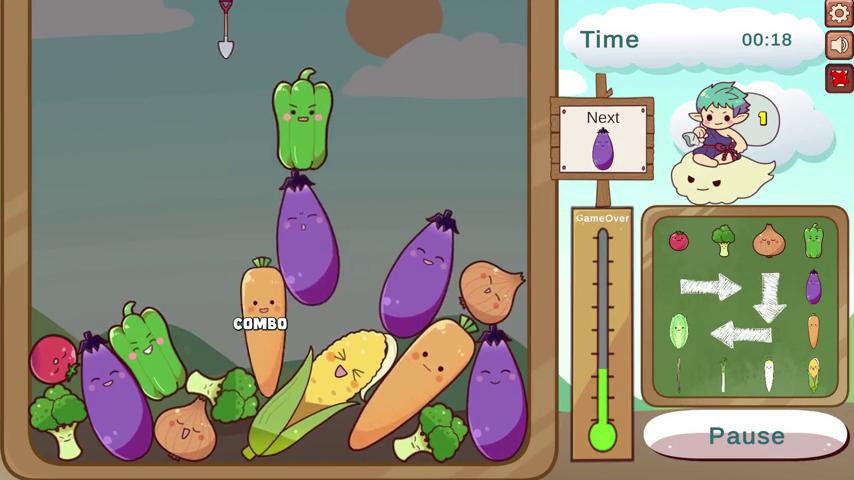Open the gear settings menu
Image resolution: width=854 pixels, height=480 pixels.
coord(839,12)
